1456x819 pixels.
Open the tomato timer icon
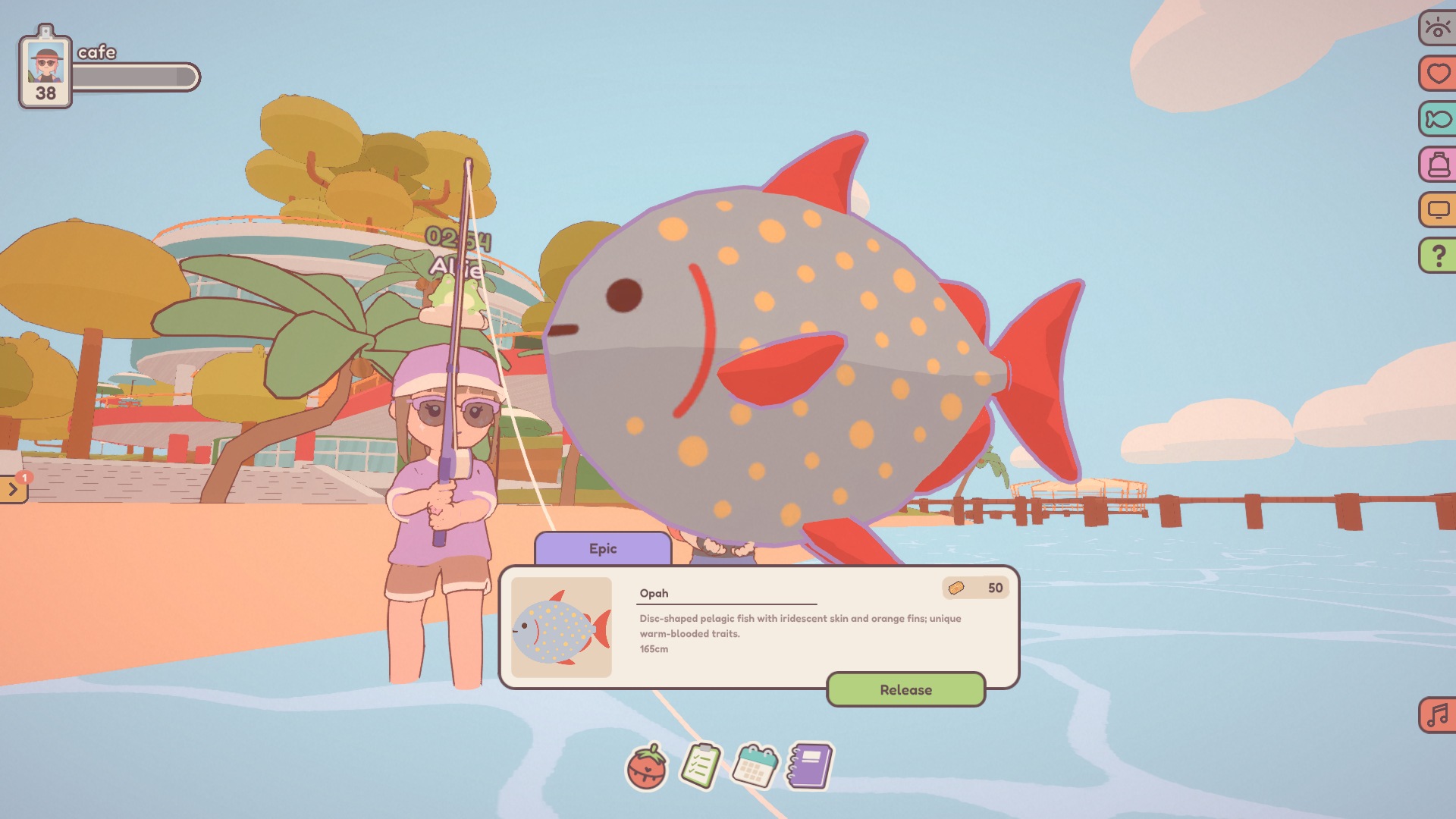(x=646, y=767)
